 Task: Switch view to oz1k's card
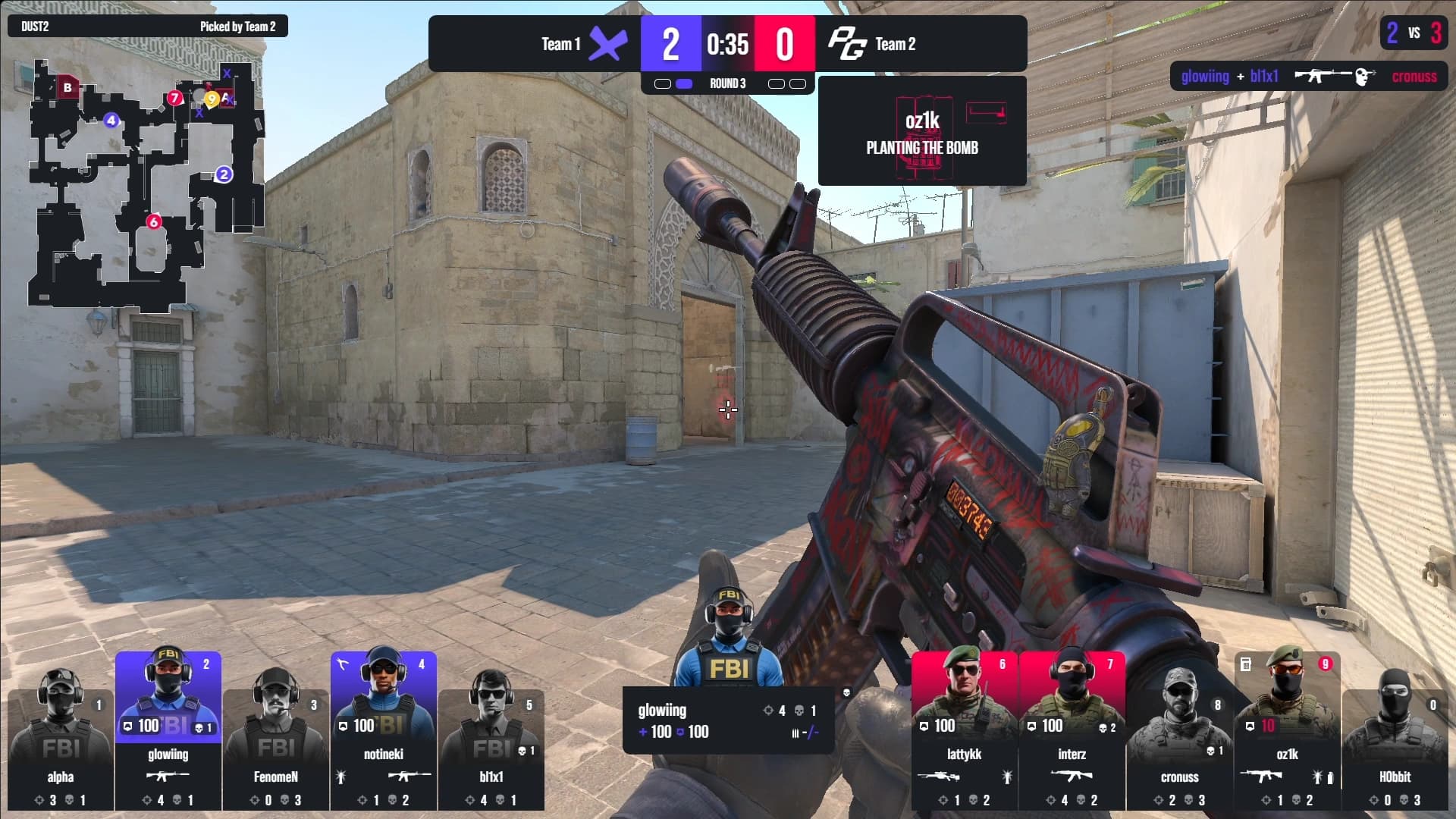click(1287, 732)
